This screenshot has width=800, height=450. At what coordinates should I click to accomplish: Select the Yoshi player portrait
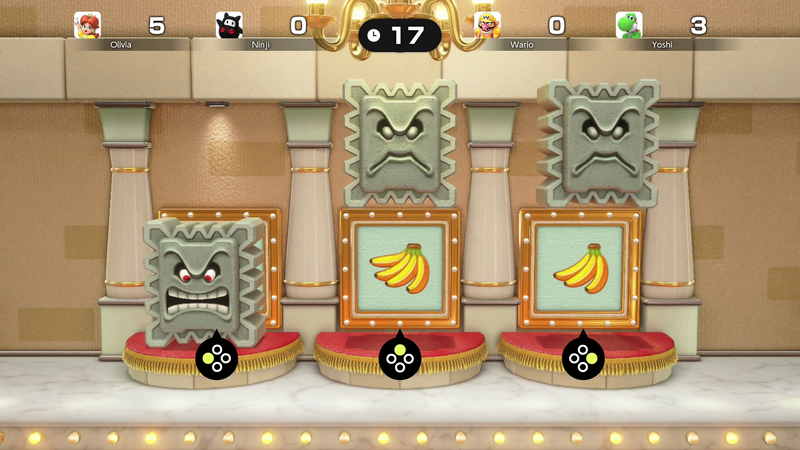pyautogui.click(x=629, y=25)
